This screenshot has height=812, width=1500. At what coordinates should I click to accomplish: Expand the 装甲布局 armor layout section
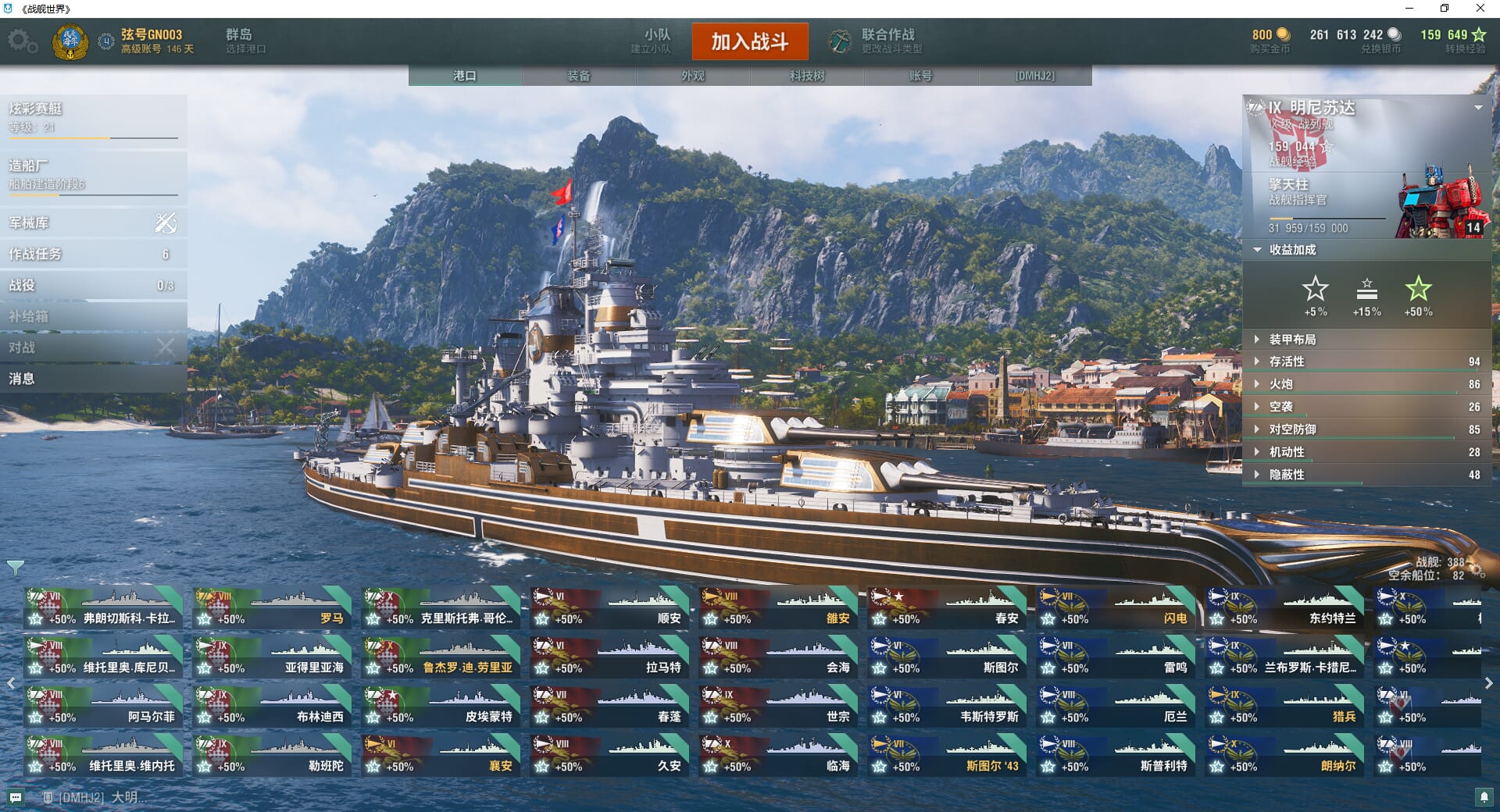(x=1292, y=340)
